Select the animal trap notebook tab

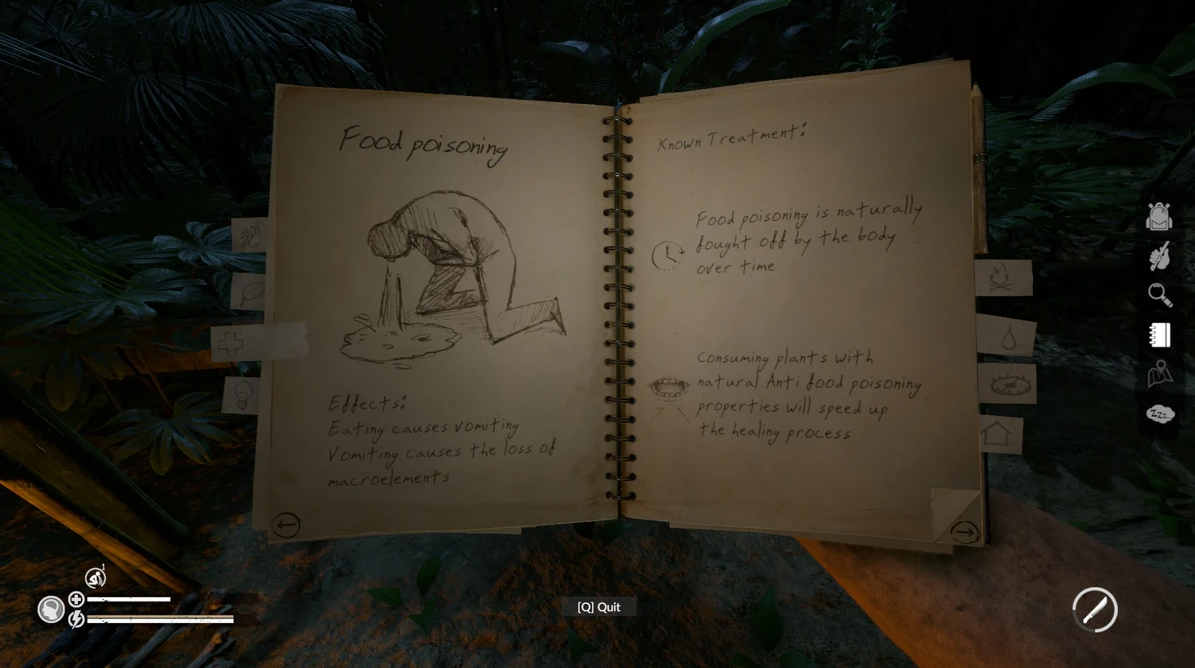click(x=1007, y=384)
